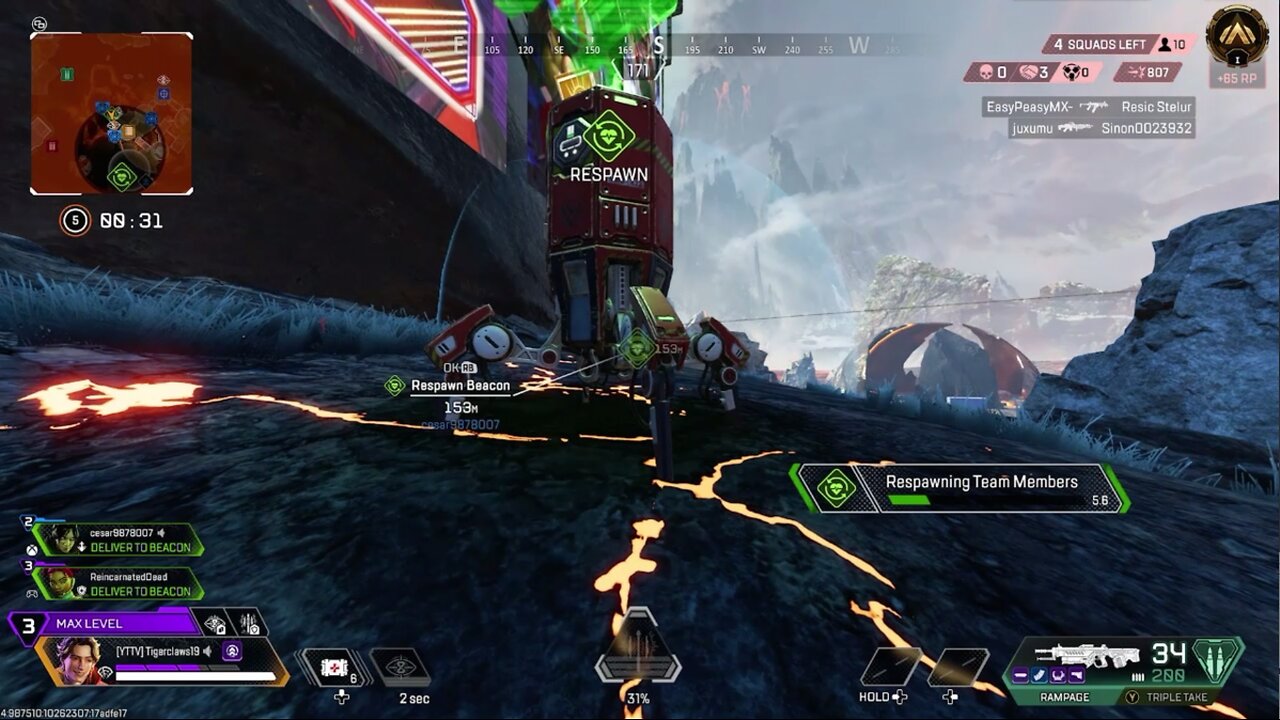Select teammate ReincarnatedDead's squad banner
Image resolution: width=1280 pixels, height=720 pixels.
point(118,583)
